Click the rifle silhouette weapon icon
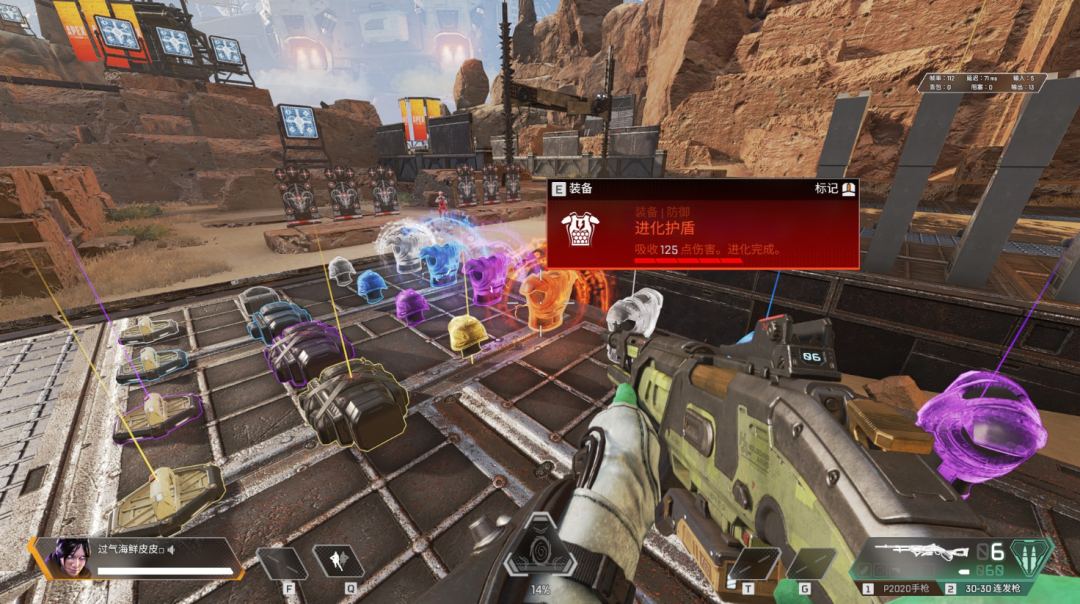Screen dimensions: 1080x604 pos(920,552)
